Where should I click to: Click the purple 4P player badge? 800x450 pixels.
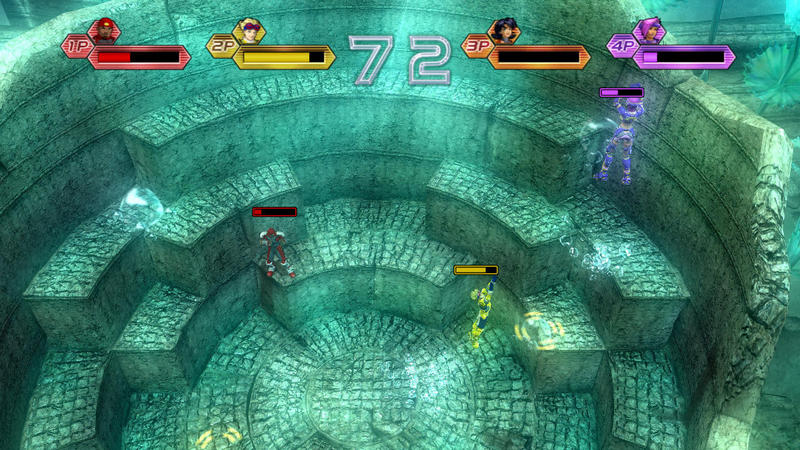(623, 46)
